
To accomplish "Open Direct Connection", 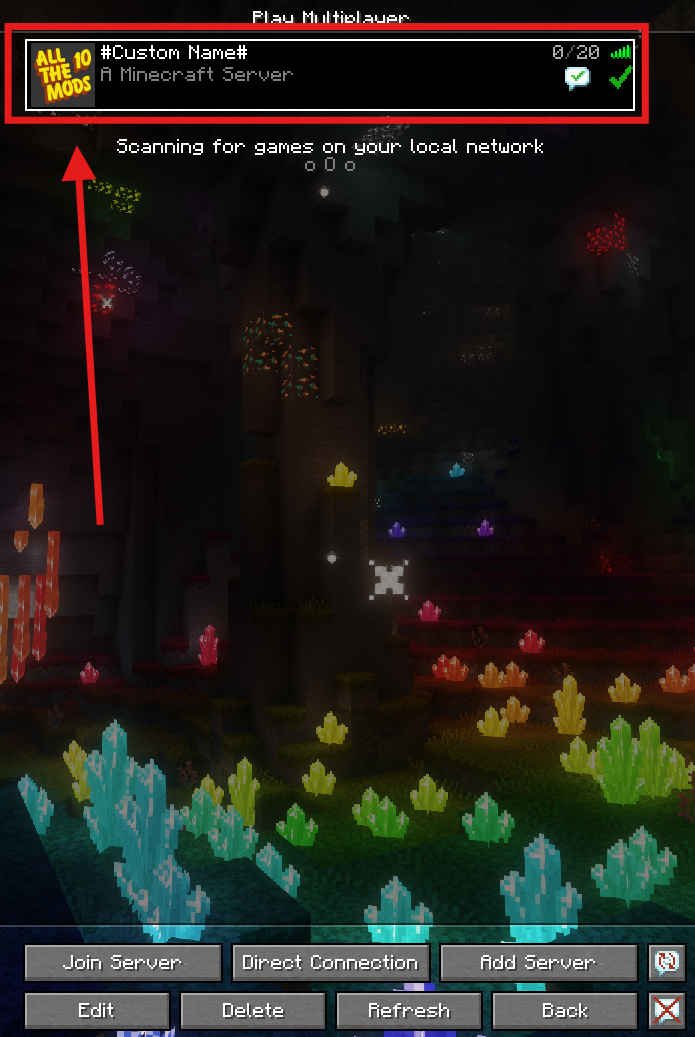I will pos(330,963).
